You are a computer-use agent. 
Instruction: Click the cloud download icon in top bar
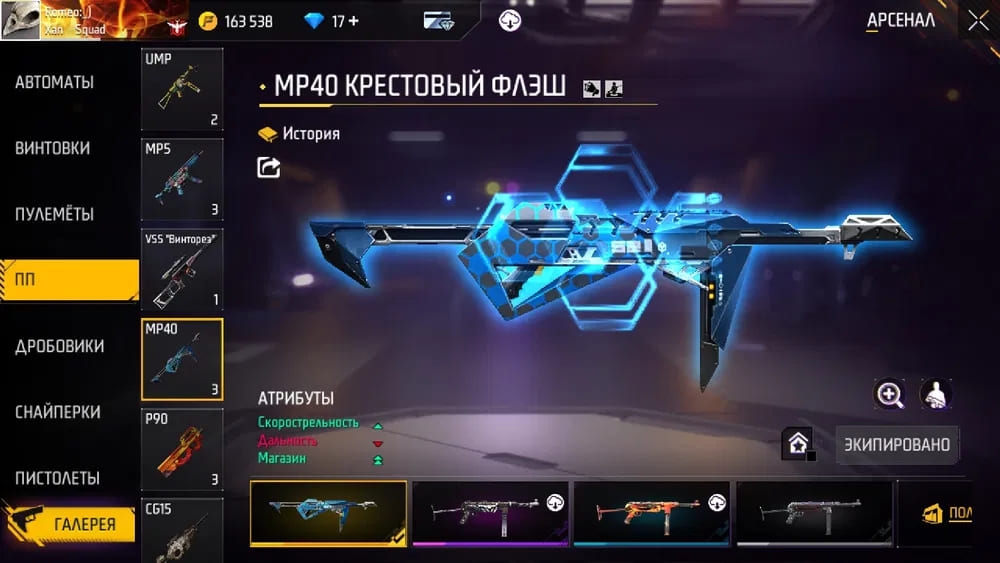coord(510,21)
